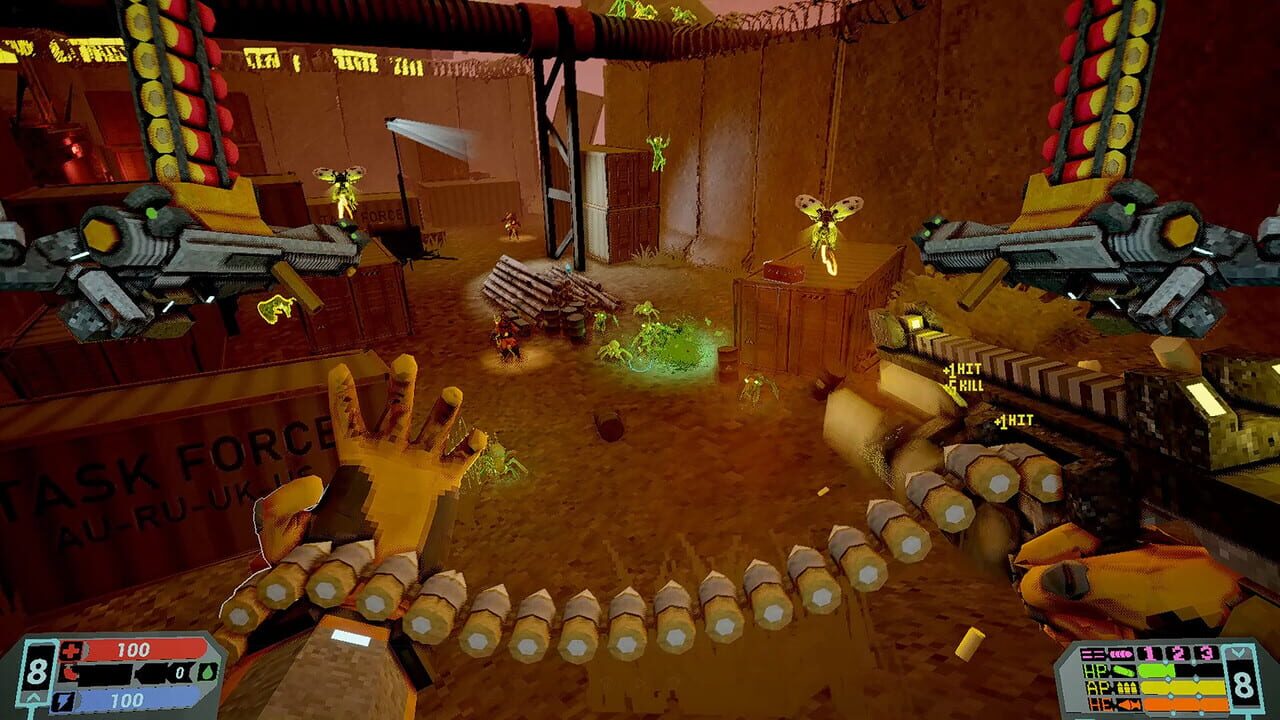
Task: Toggle weapon slot 3 on the right panel
Action: [x=1205, y=654]
